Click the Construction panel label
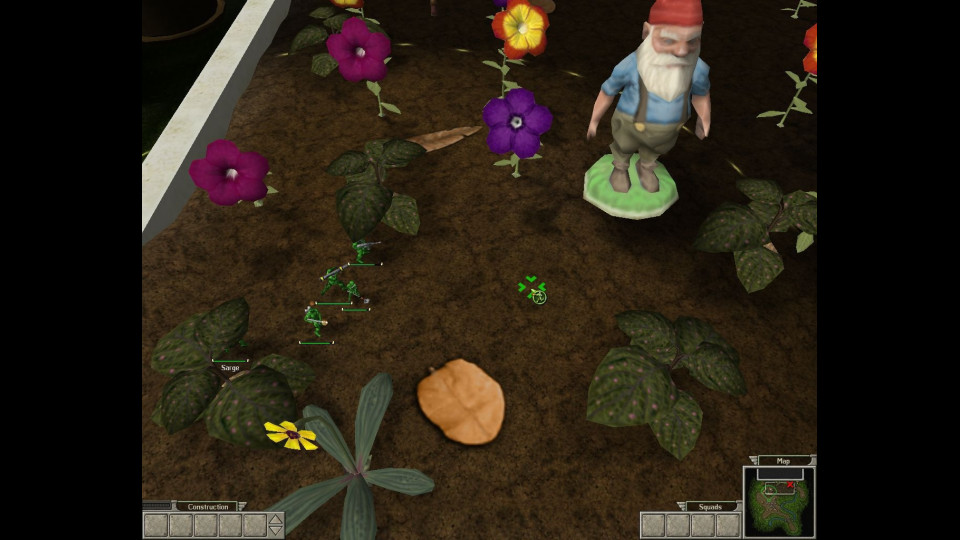The height and width of the screenshot is (540, 960). tap(206, 506)
